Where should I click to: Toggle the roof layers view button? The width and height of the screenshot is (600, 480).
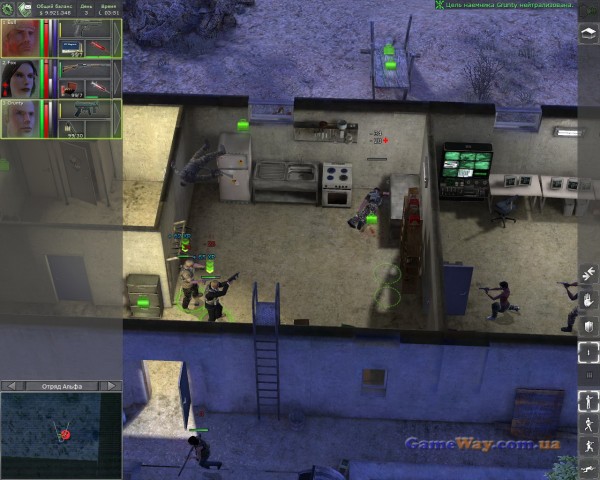pos(588,31)
